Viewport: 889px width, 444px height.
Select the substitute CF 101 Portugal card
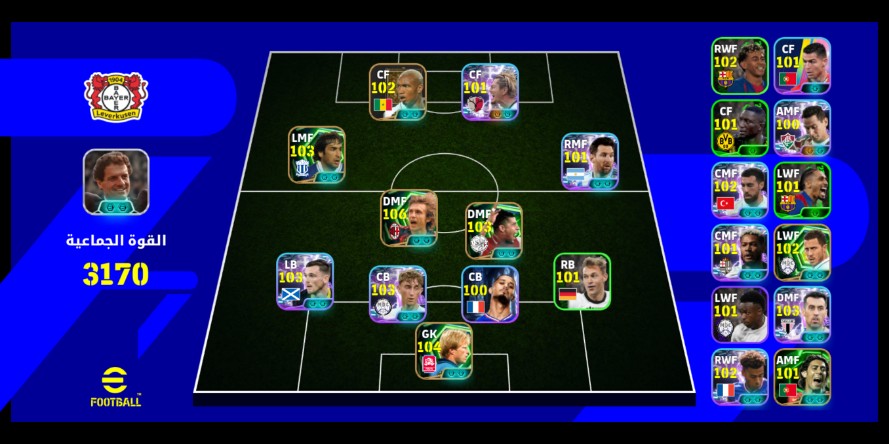(x=801, y=66)
